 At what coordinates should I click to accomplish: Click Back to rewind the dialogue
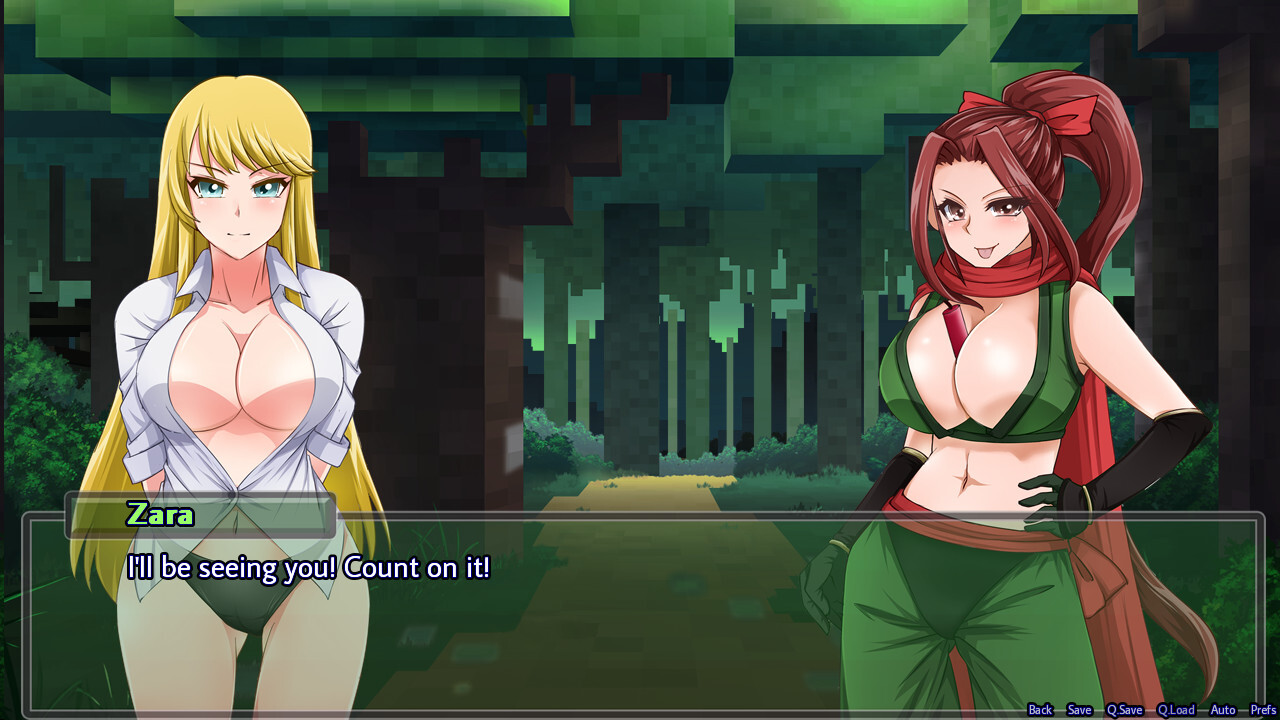(x=1040, y=709)
